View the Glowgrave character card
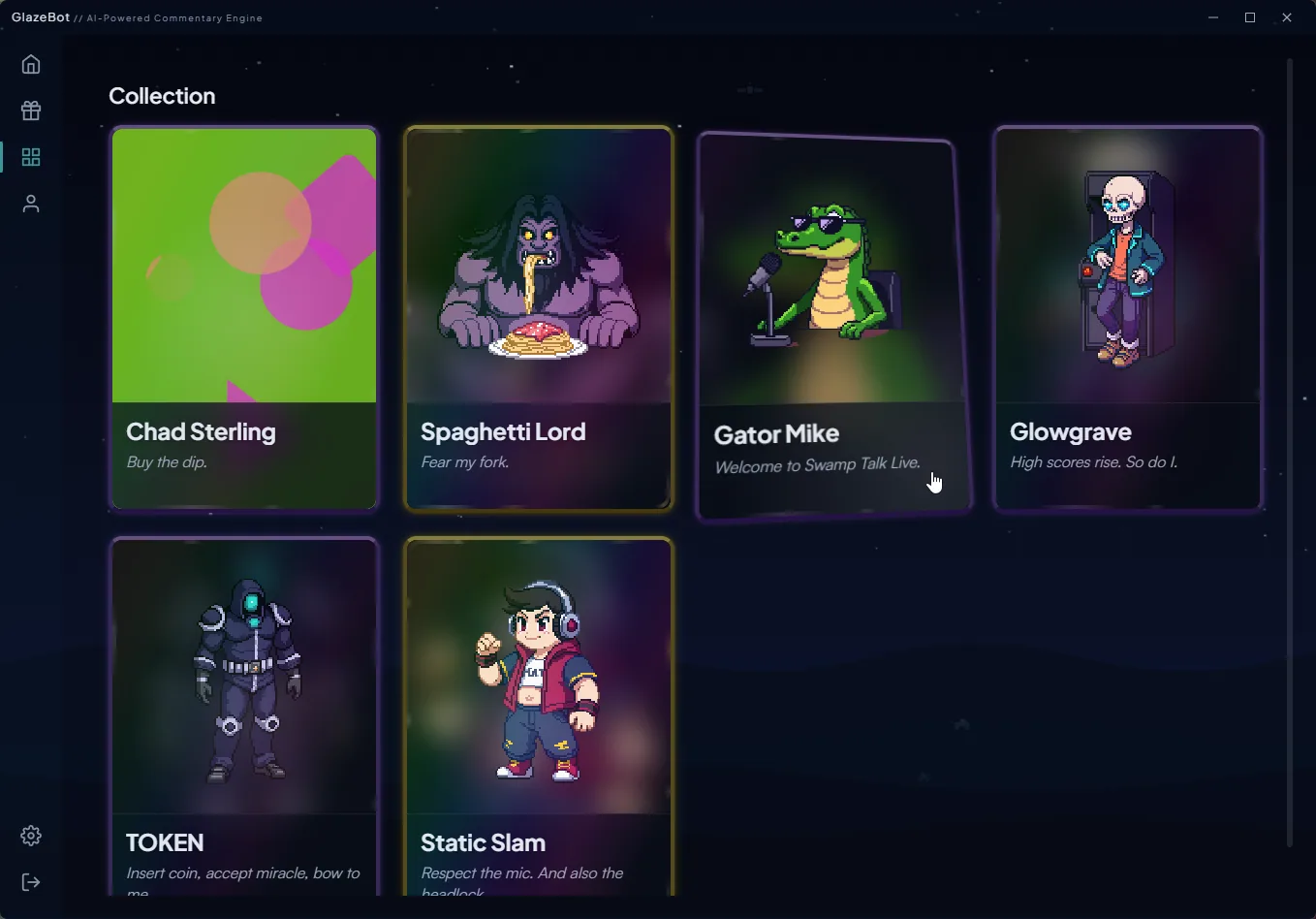The width and height of the screenshot is (1316, 919). pos(1127,318)
